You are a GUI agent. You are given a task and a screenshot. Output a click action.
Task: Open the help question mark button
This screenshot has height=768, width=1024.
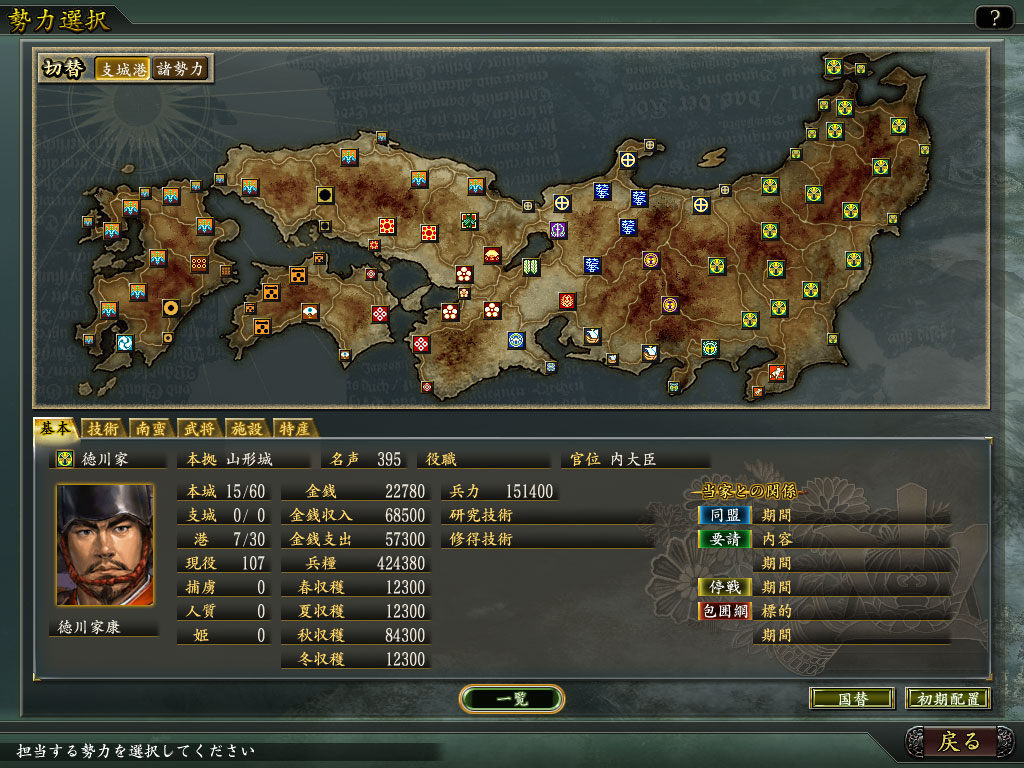pos(994,17)
